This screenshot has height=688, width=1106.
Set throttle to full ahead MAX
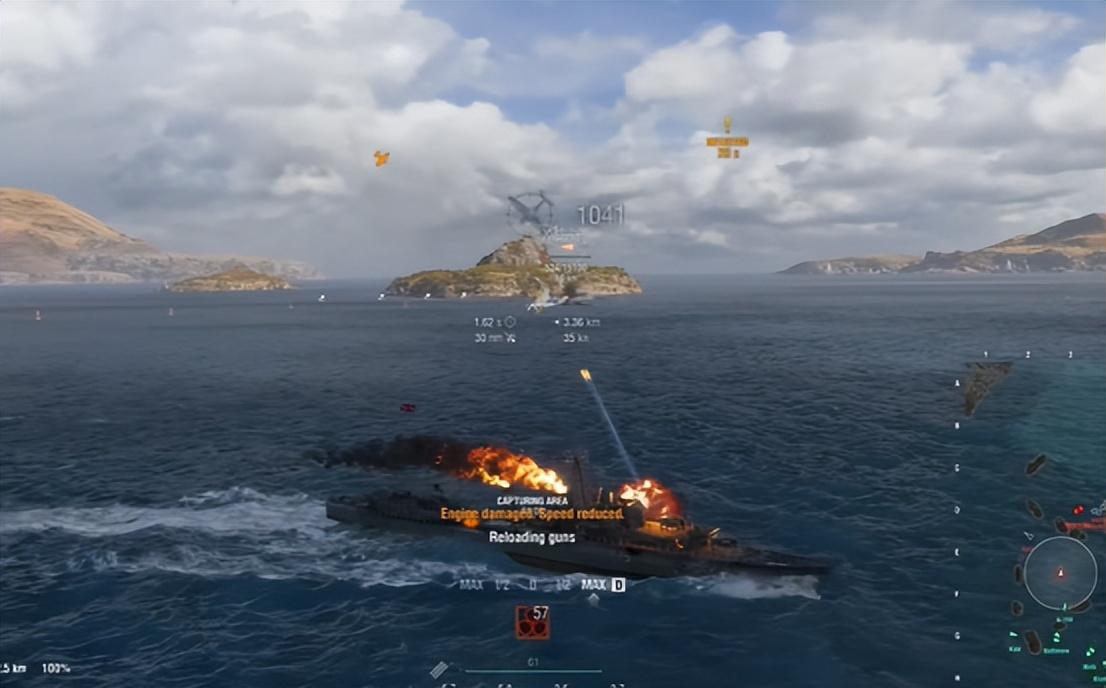(594, 585)
